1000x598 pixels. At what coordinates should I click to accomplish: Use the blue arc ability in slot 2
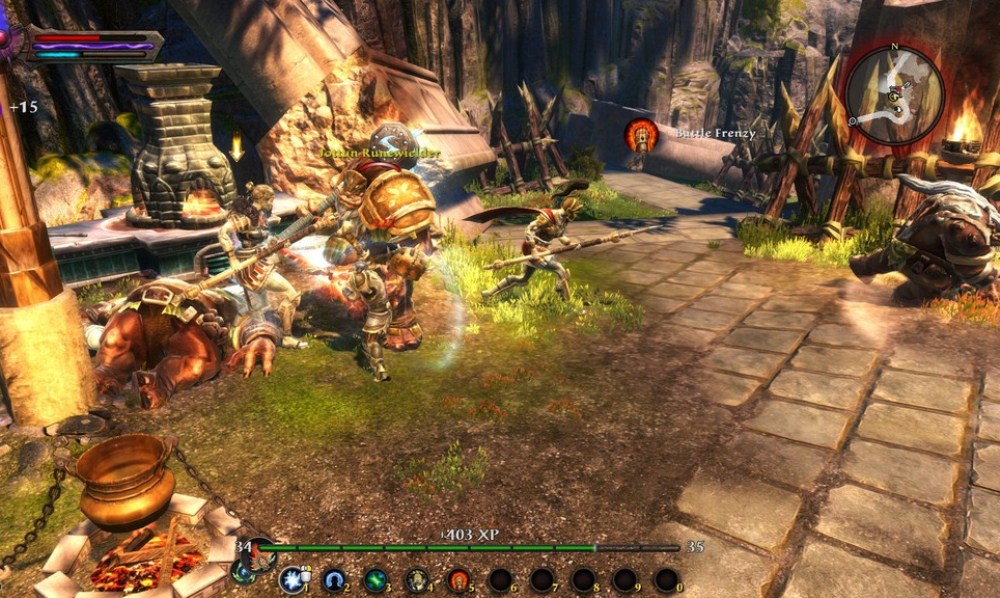(334, 579)
